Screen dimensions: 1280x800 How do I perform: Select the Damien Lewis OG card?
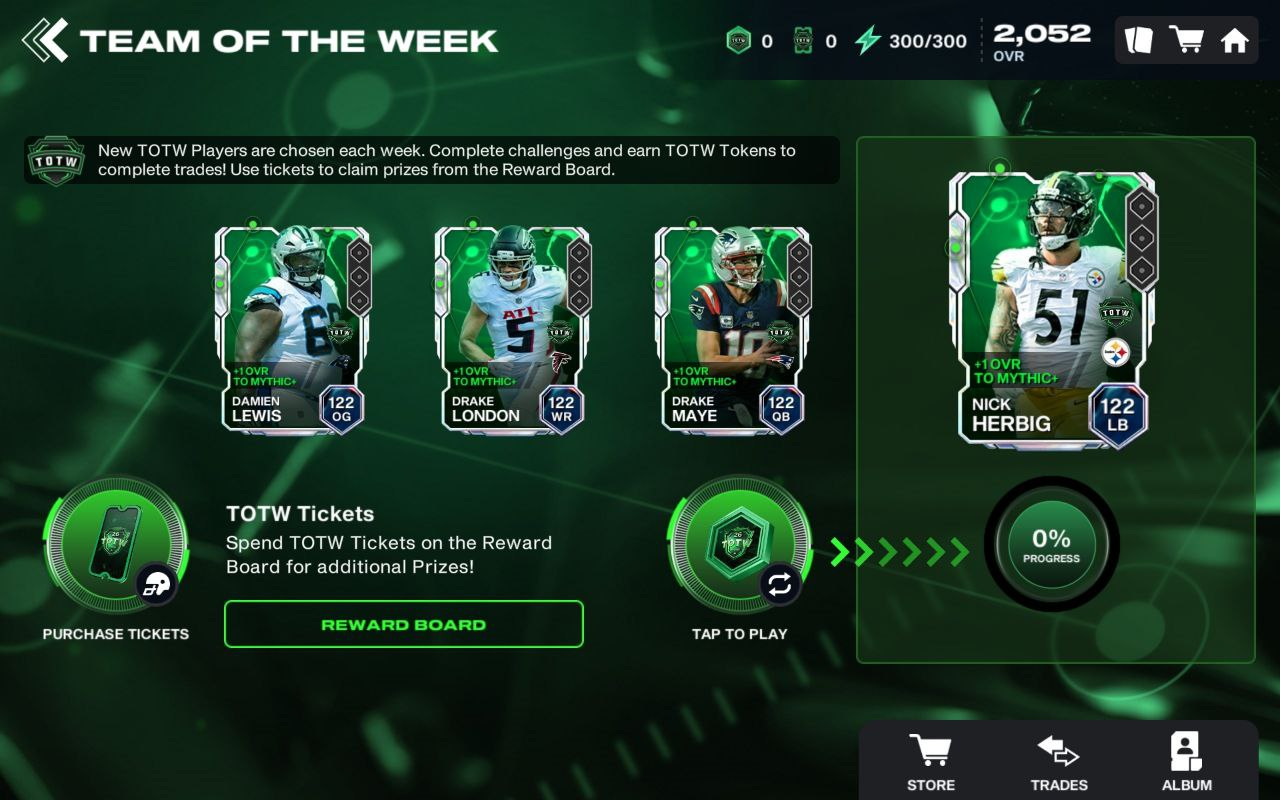[292, 330]
